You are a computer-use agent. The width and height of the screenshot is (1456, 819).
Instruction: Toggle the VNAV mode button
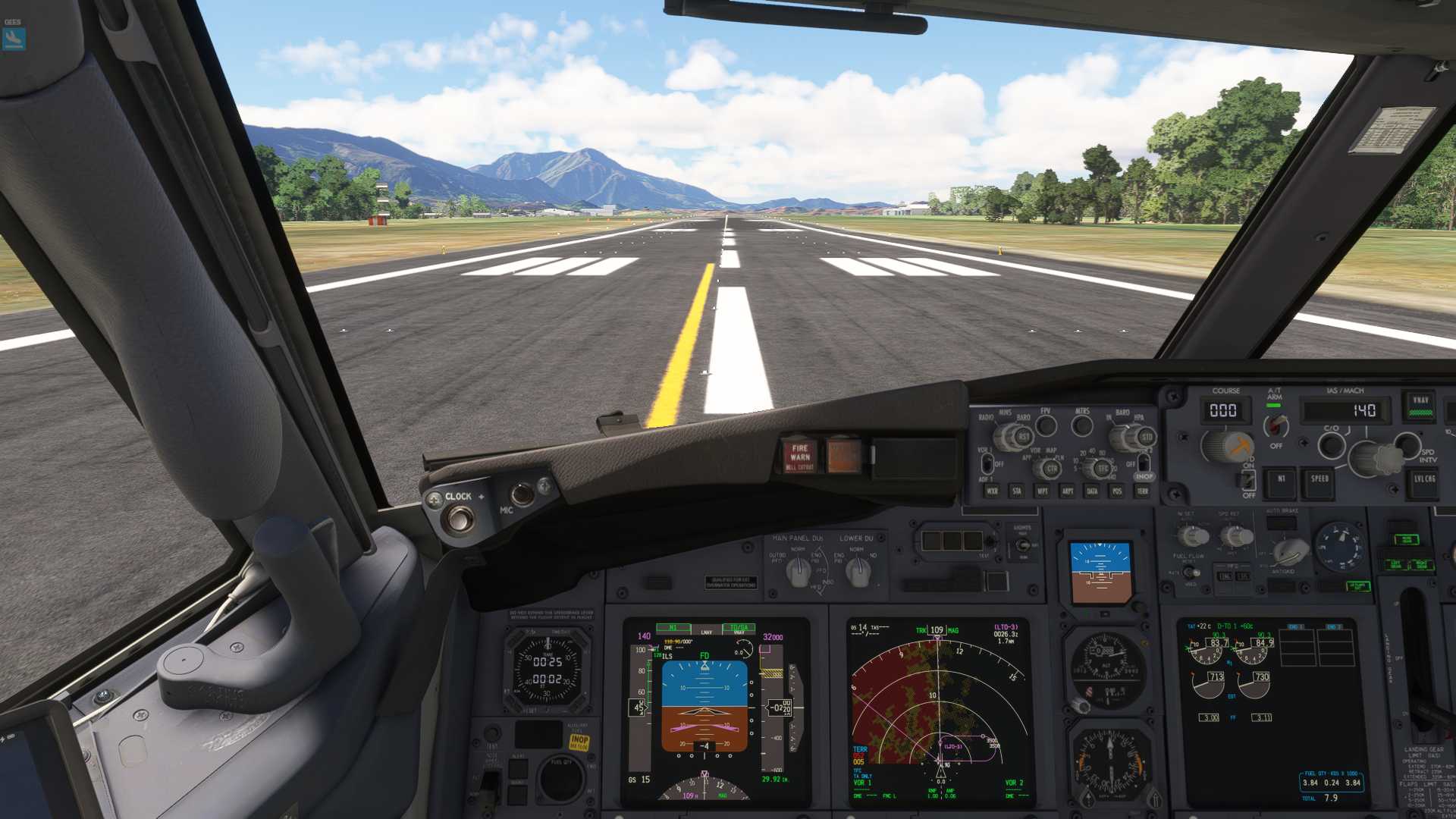click(1420, 405)
